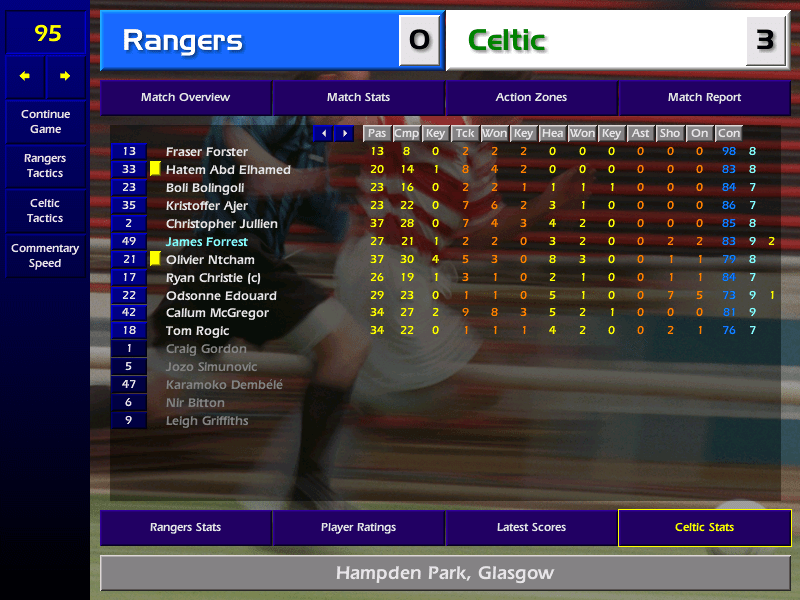View Player Ratings
Viewport: 800px width, 600px height.
(358, 527)
